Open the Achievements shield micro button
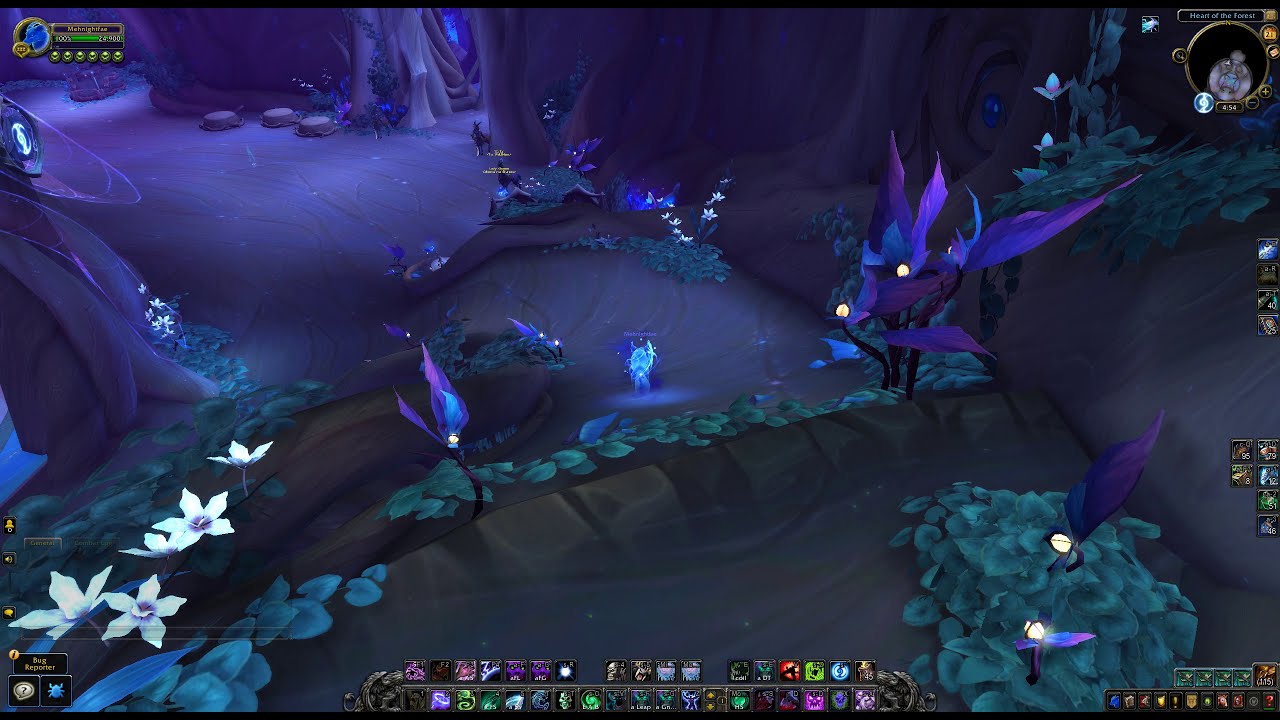The width and height of the screenshot is (1280, 720). [x=1160, y=701]
